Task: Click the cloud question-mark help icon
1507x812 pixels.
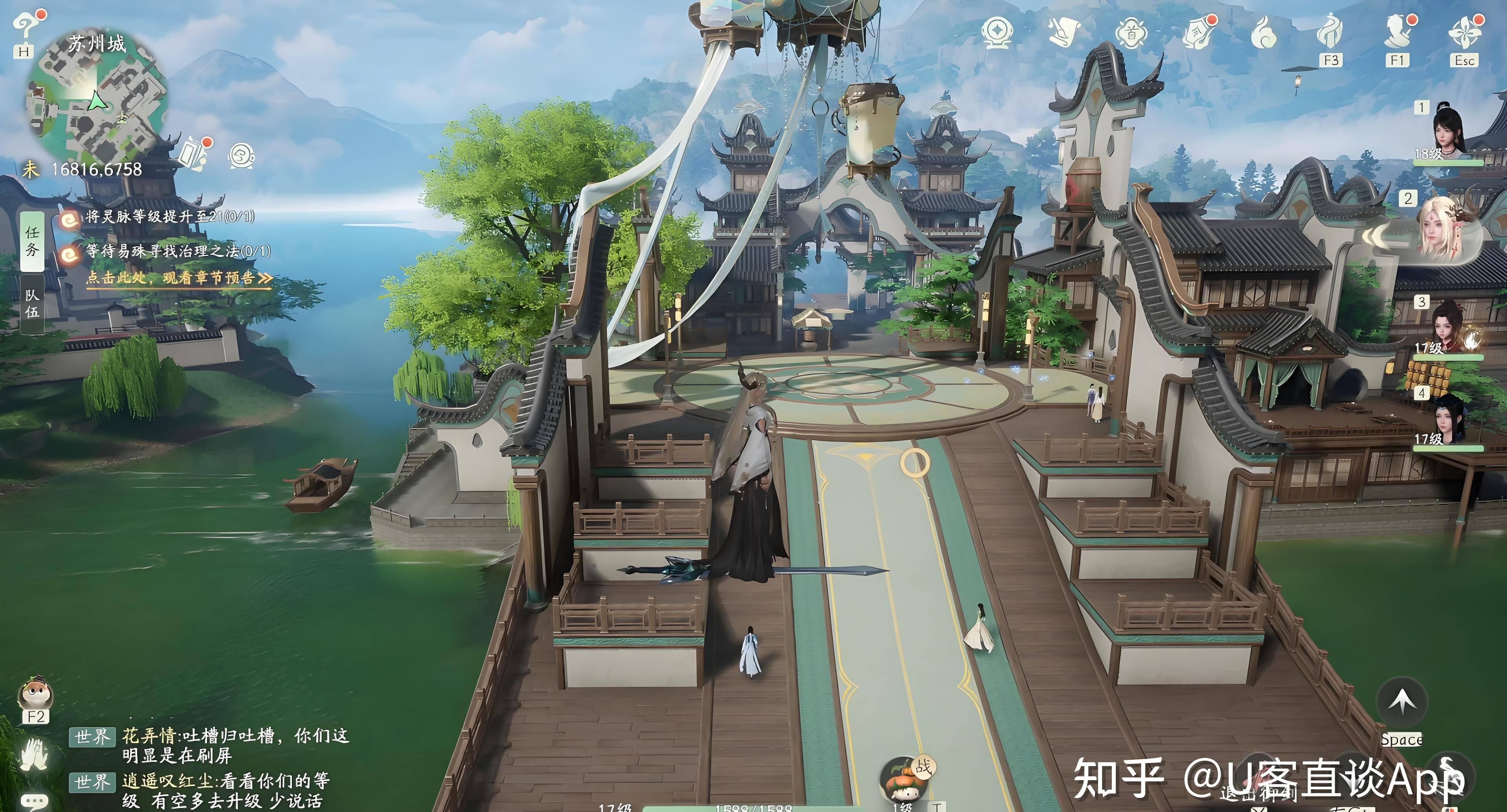Action: (26, 26)
